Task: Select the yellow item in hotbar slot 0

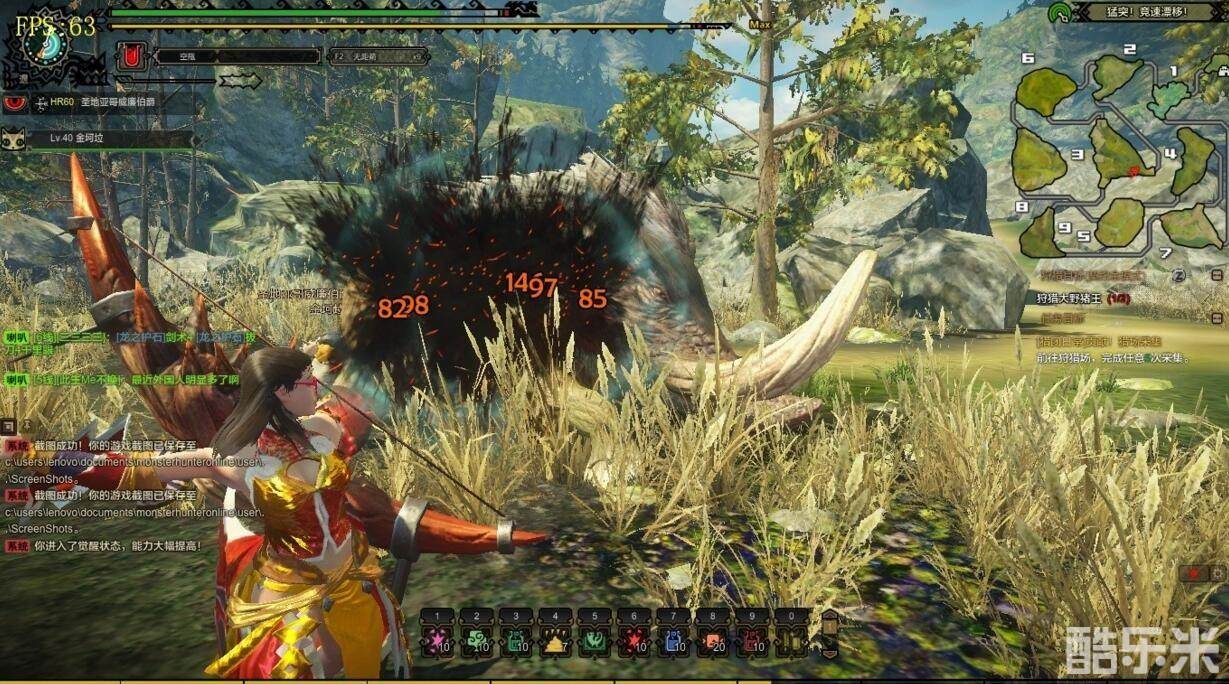Action: pos(791,639)
